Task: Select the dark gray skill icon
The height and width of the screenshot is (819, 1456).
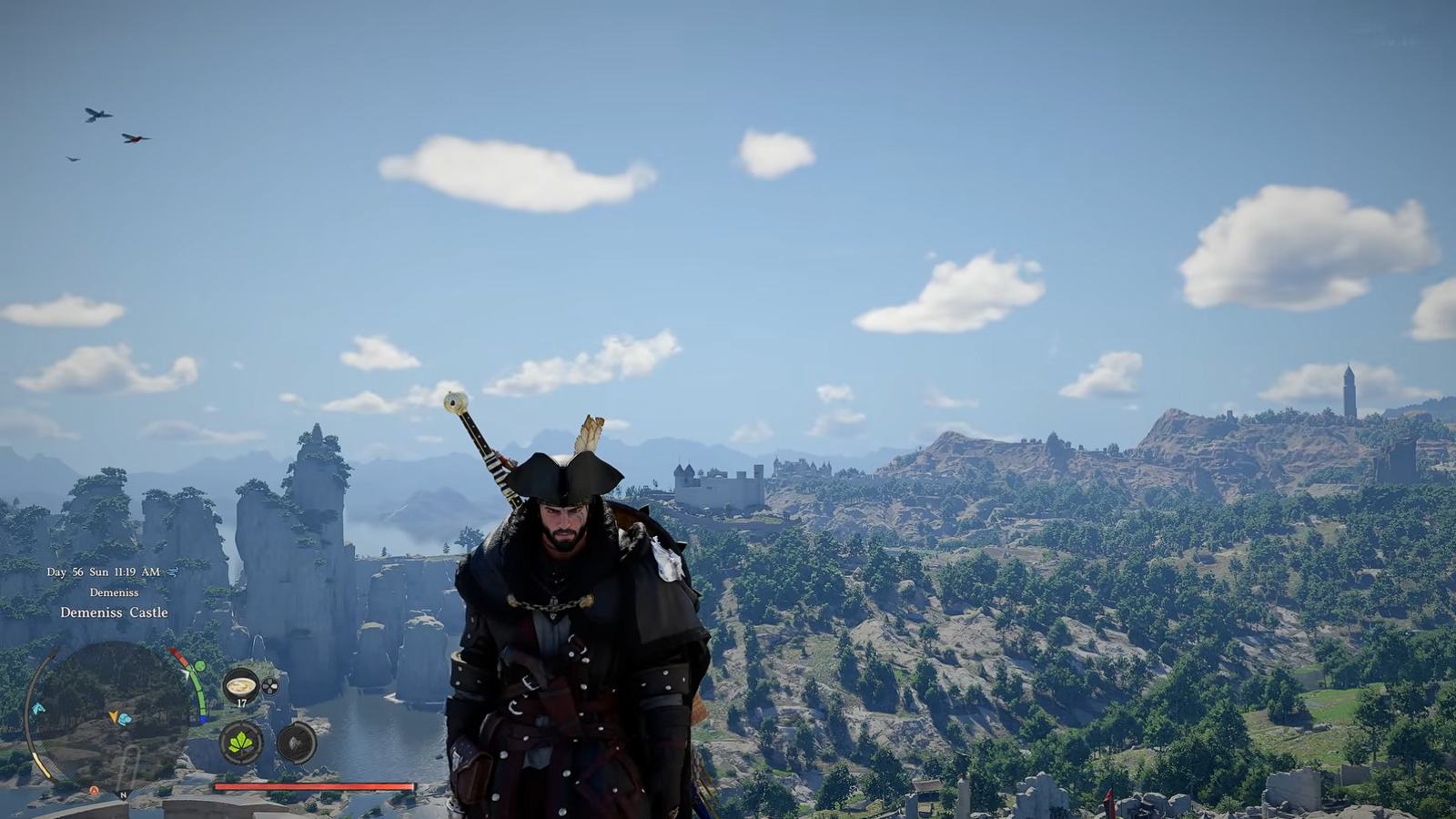Action: click(297, 743)
